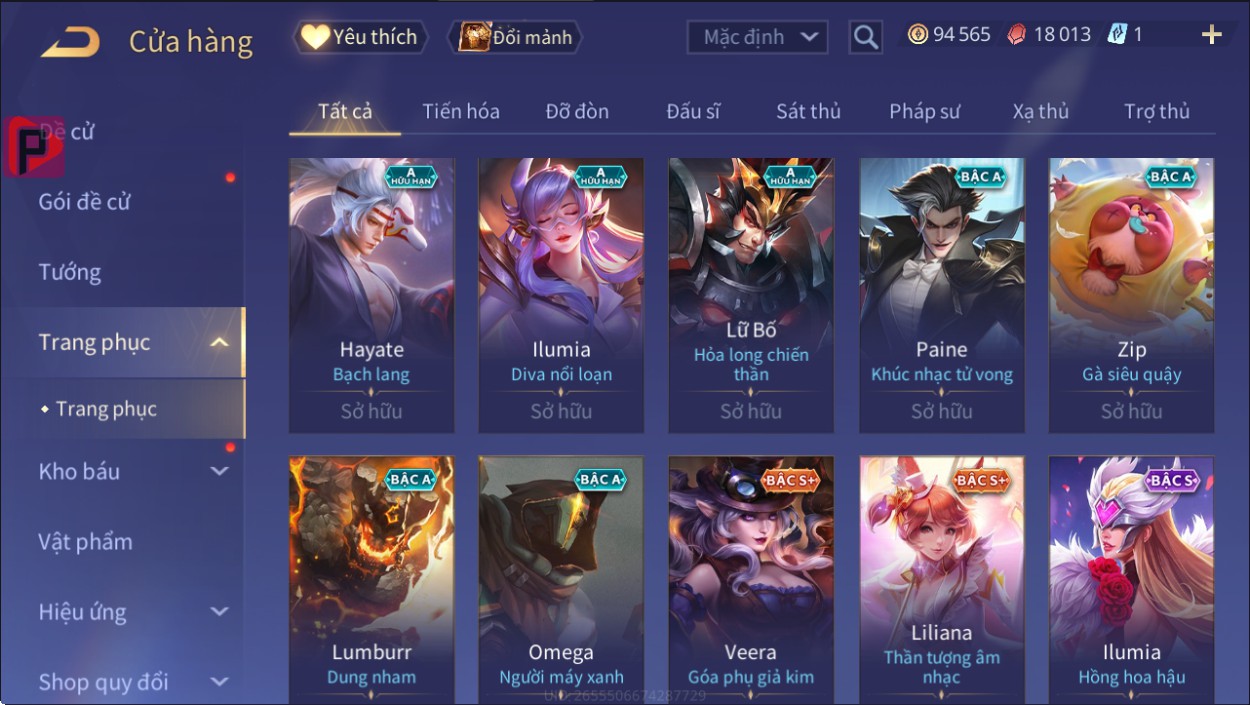
Task: Open the Mặc định sort dropdown
Action: pos(757,38)
